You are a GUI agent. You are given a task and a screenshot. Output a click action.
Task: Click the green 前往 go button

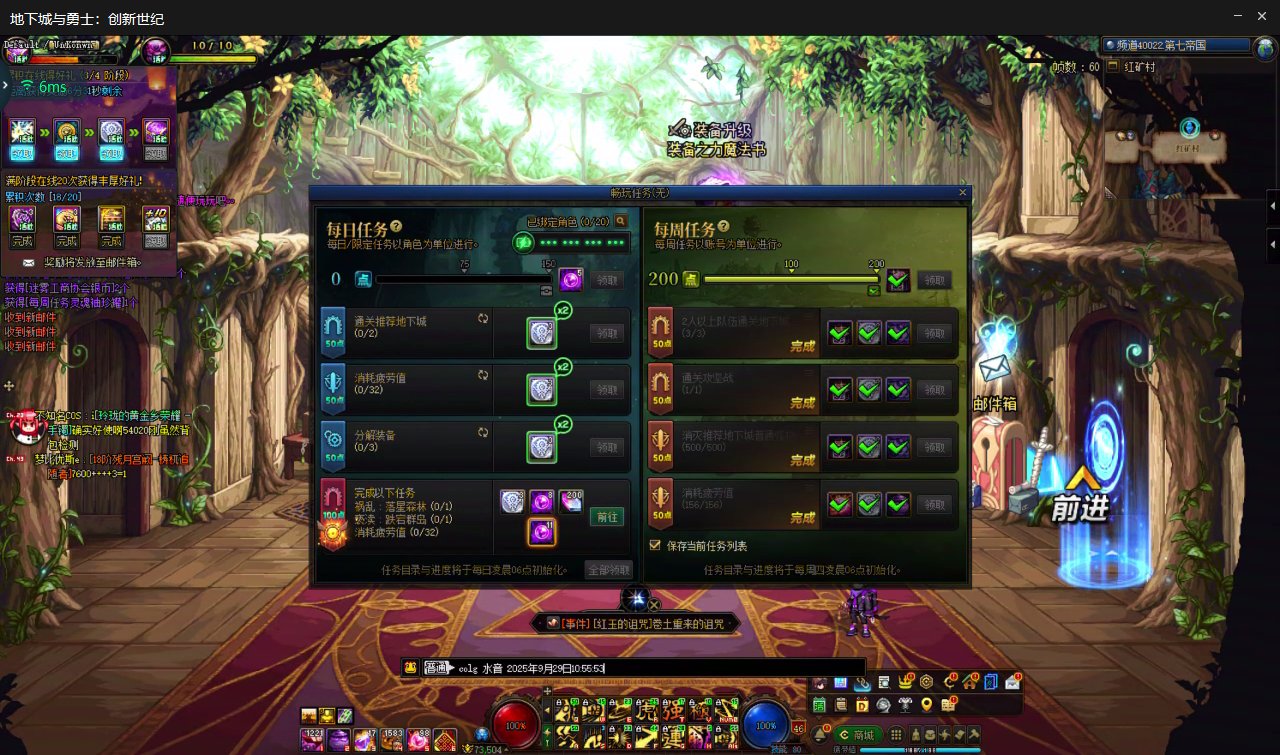(607, 517)
